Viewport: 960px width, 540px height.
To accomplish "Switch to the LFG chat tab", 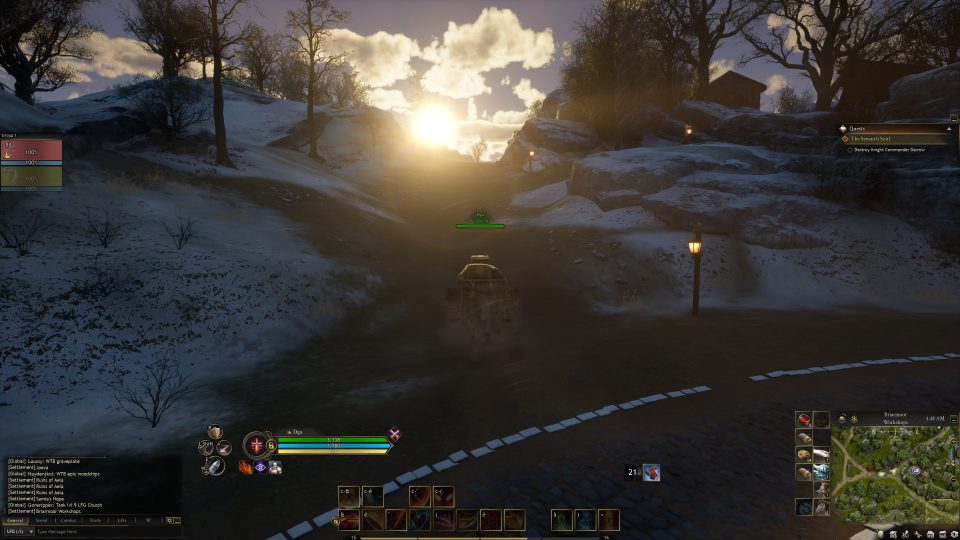I will tap(121, 520).
